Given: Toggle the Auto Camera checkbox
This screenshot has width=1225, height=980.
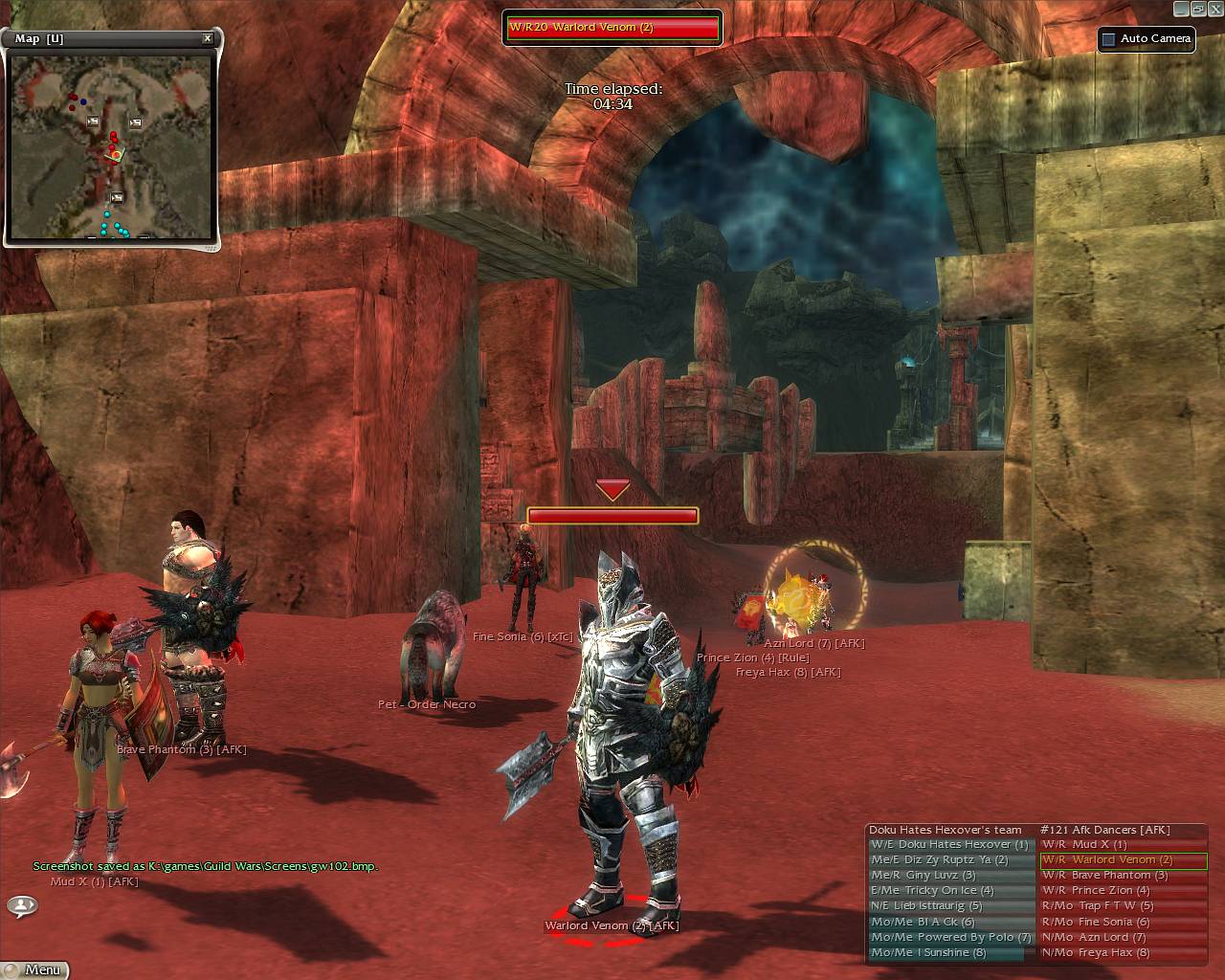Looking at the screenshot, I should (x=1109, y=39).
